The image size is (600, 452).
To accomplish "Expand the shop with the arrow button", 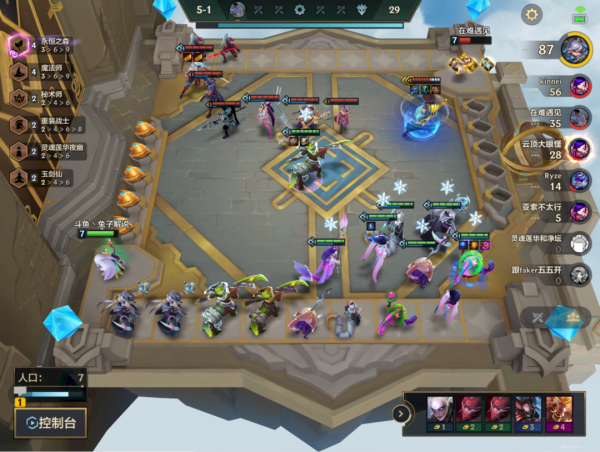I will click(403, 413).
